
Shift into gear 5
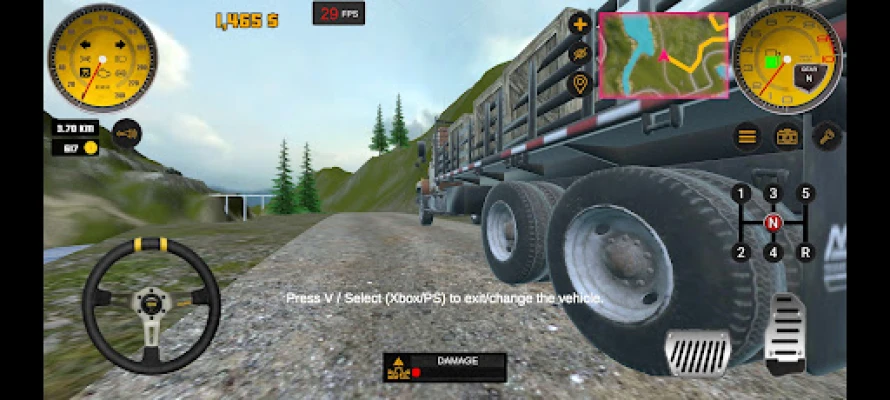tap(805, 193)
